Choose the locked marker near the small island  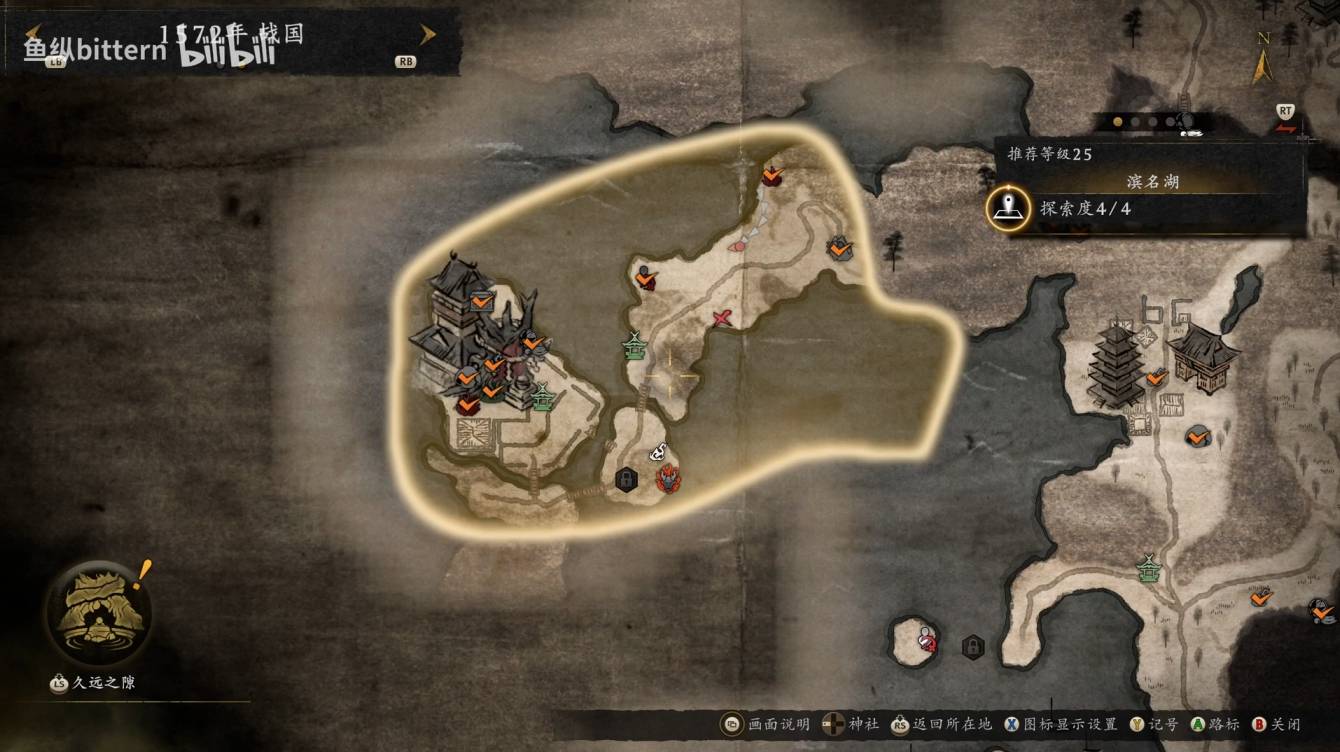click(971, 647)
